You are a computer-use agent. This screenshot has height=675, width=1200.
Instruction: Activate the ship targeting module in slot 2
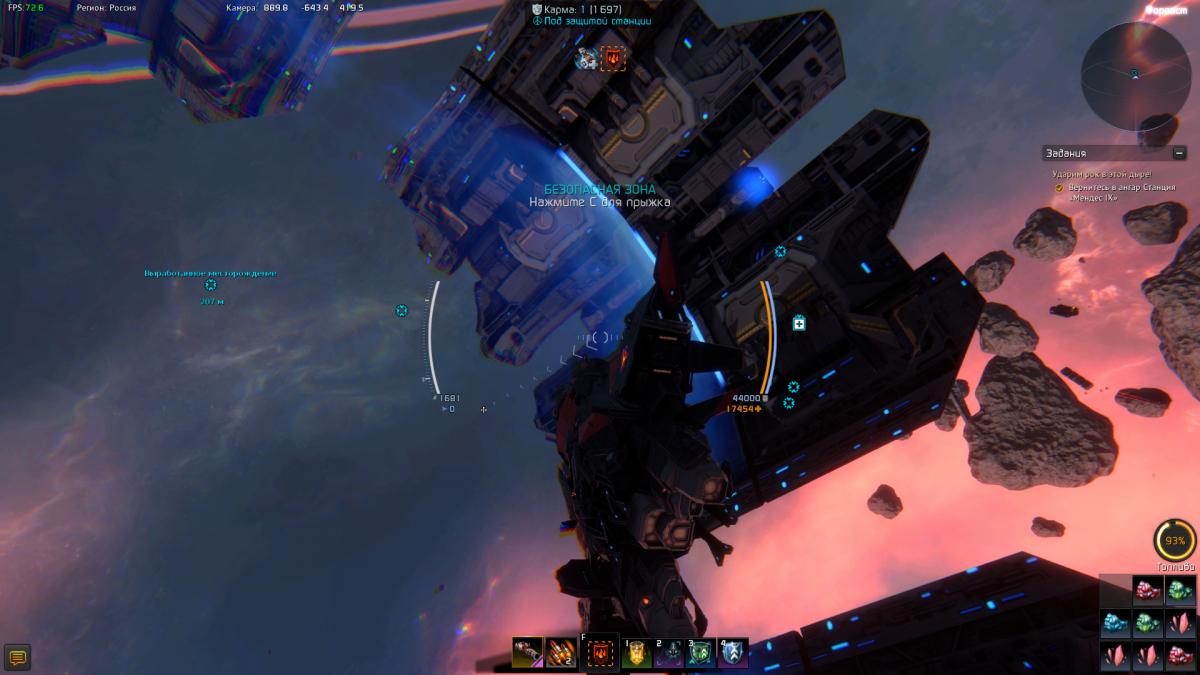[x=669, y=654]
